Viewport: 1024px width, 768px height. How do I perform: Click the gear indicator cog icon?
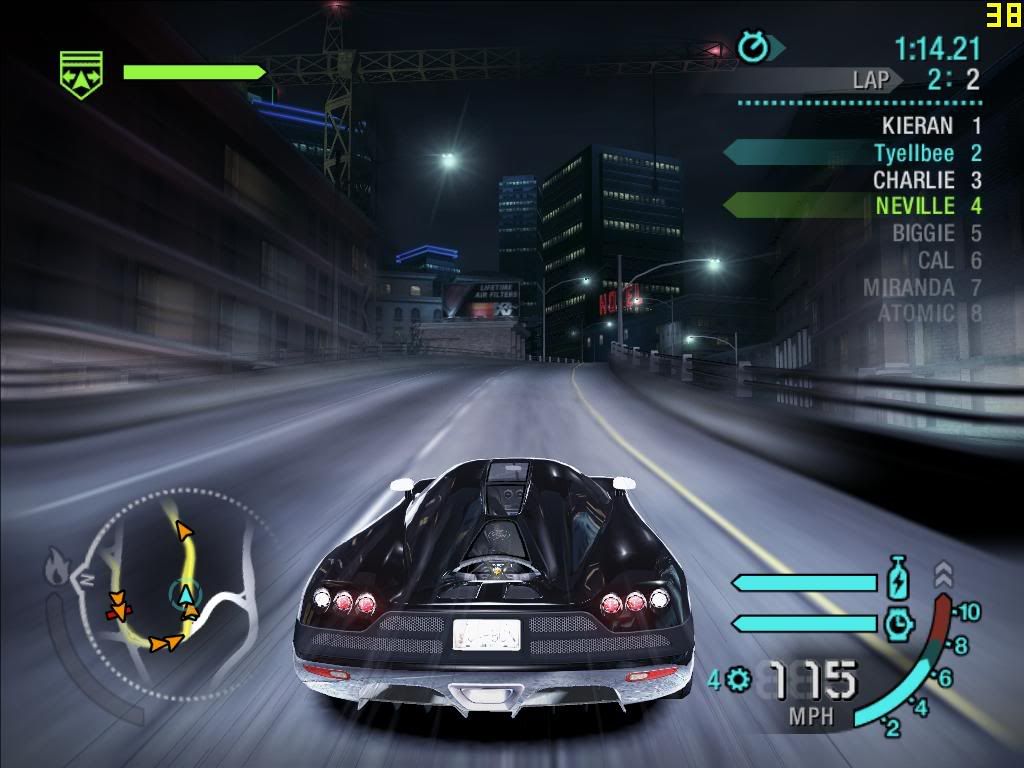[x=739, y=680]
